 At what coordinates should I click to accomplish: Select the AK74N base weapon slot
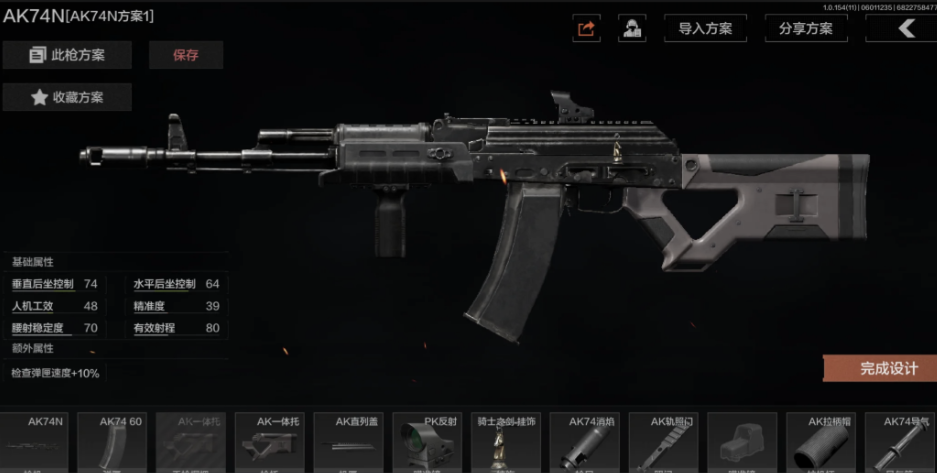(36, 442)
